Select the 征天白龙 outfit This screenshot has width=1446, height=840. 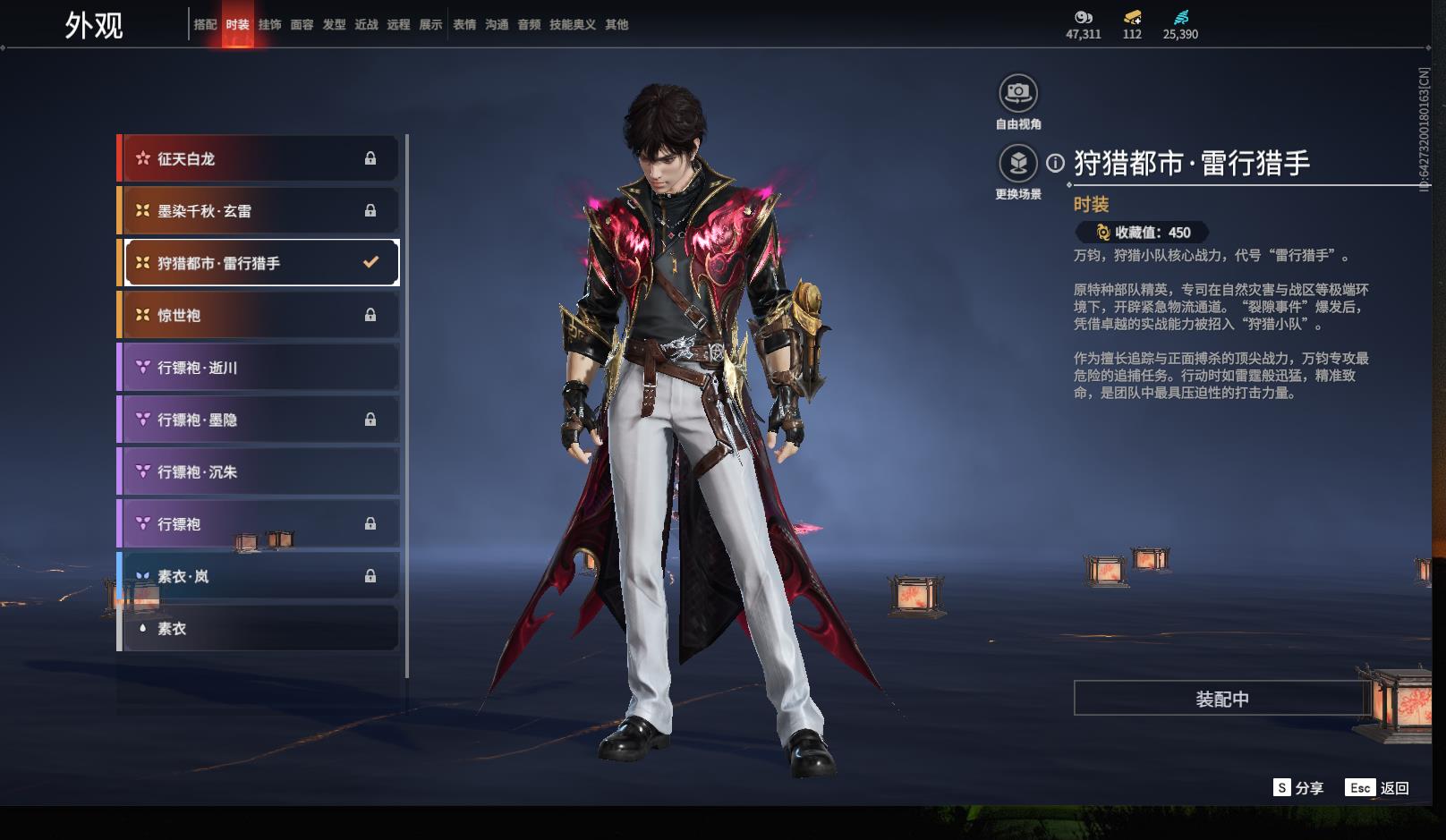coord(259,158)
